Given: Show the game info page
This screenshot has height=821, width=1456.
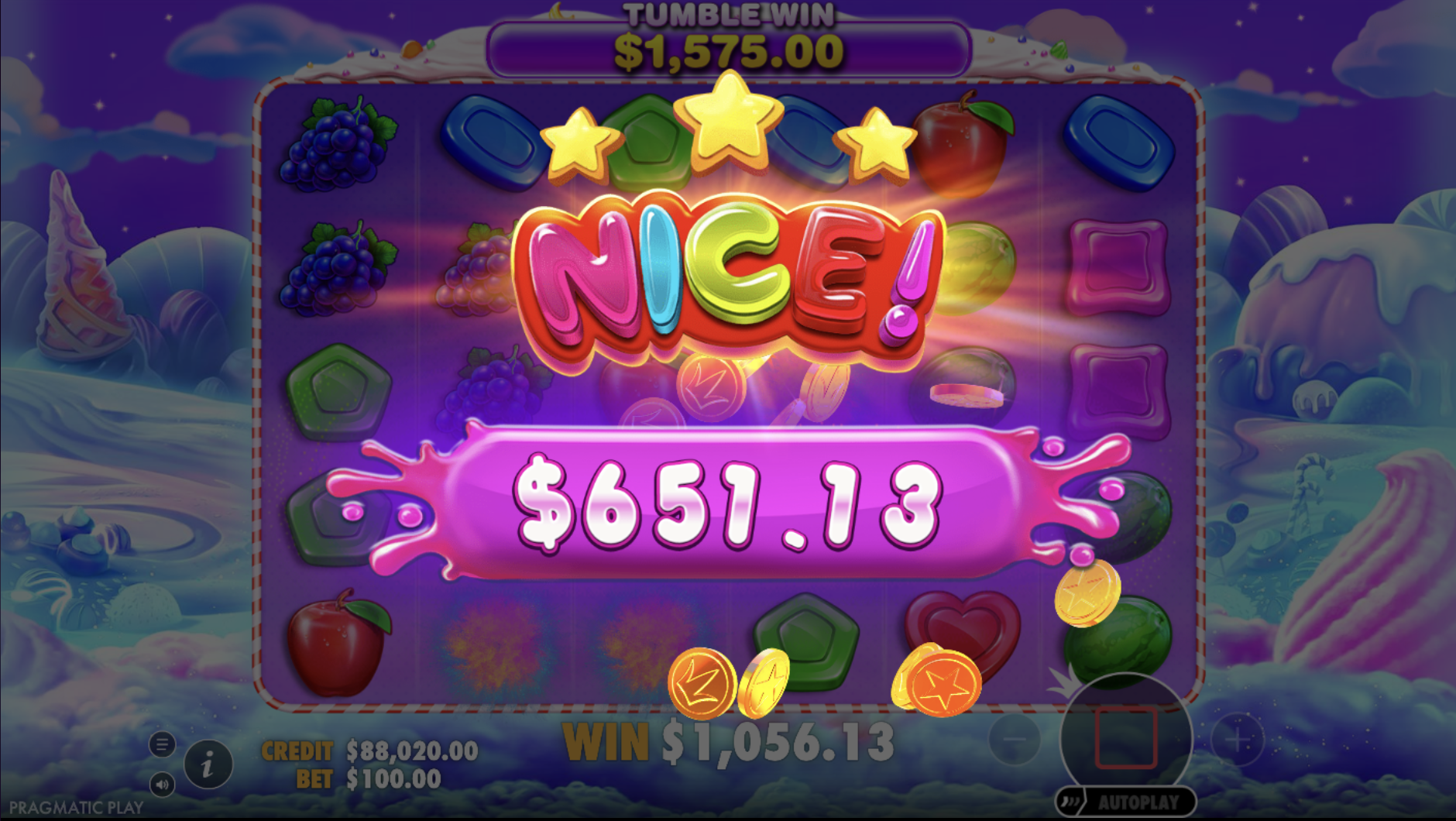Looking at the screenshot, I should click(208, 765).
